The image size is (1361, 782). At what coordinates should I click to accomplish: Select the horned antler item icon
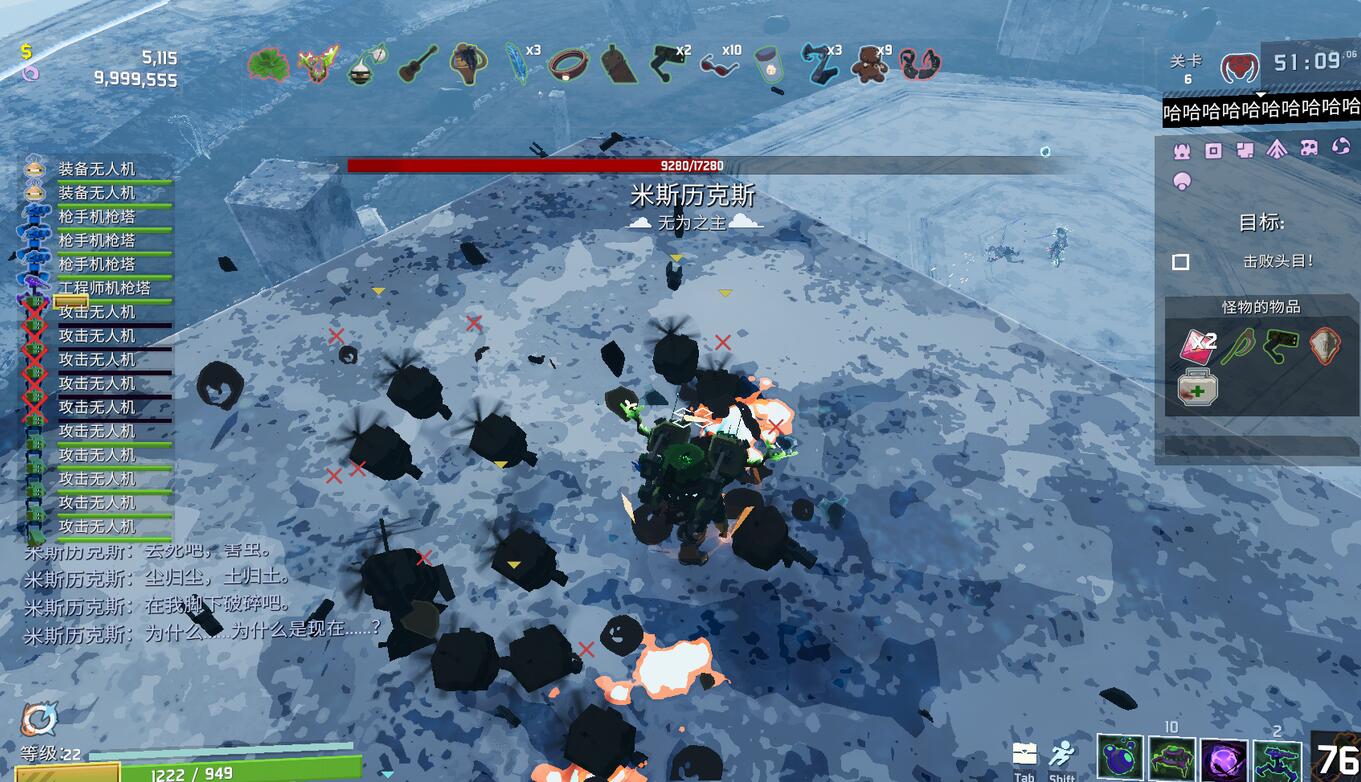click(317, 64)
